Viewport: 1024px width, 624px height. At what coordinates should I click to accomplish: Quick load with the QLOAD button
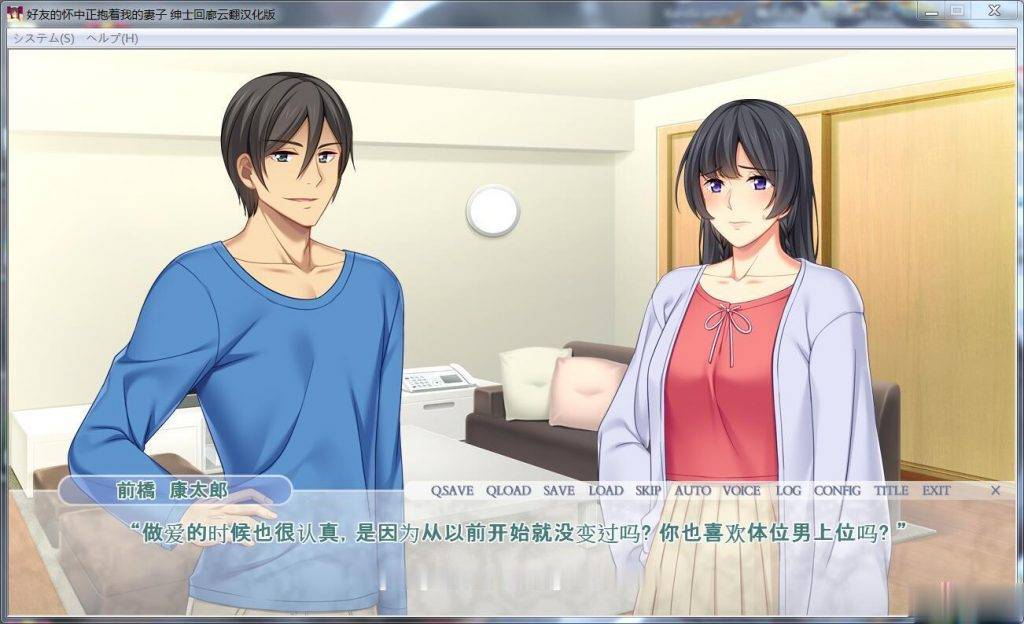[508, 491]
